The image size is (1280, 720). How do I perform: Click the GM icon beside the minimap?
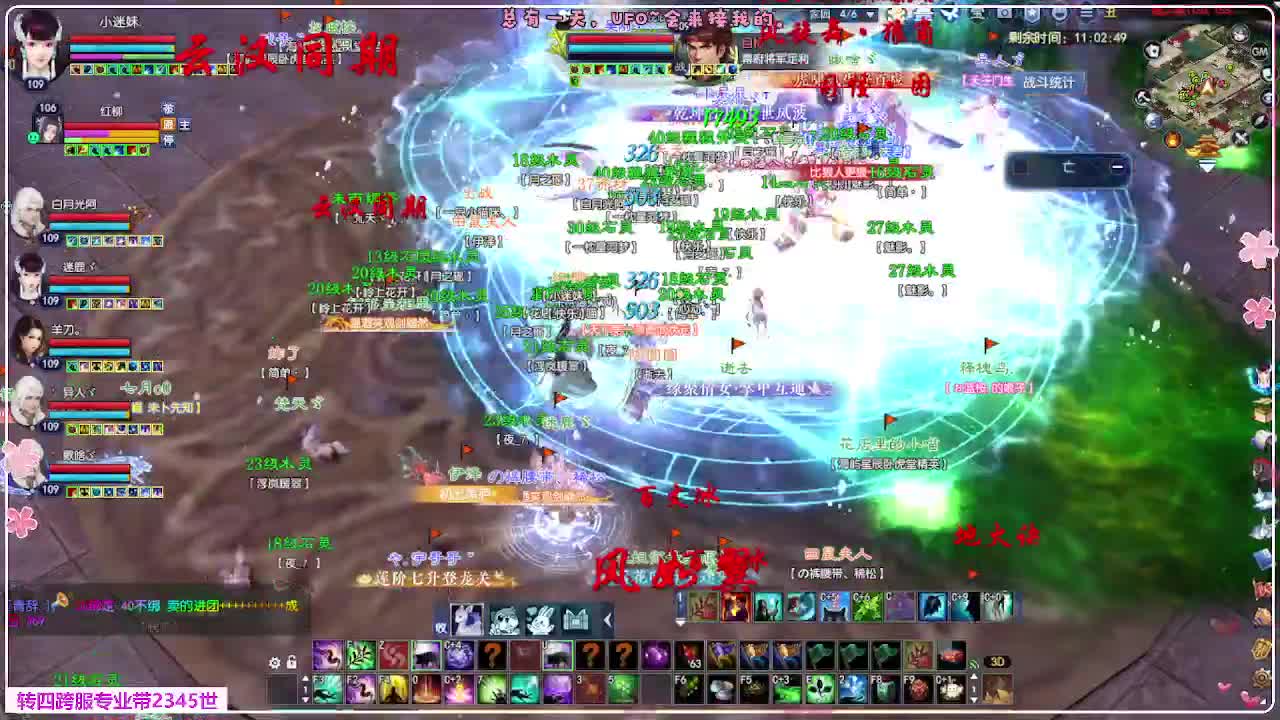[x=1257, y=52]
